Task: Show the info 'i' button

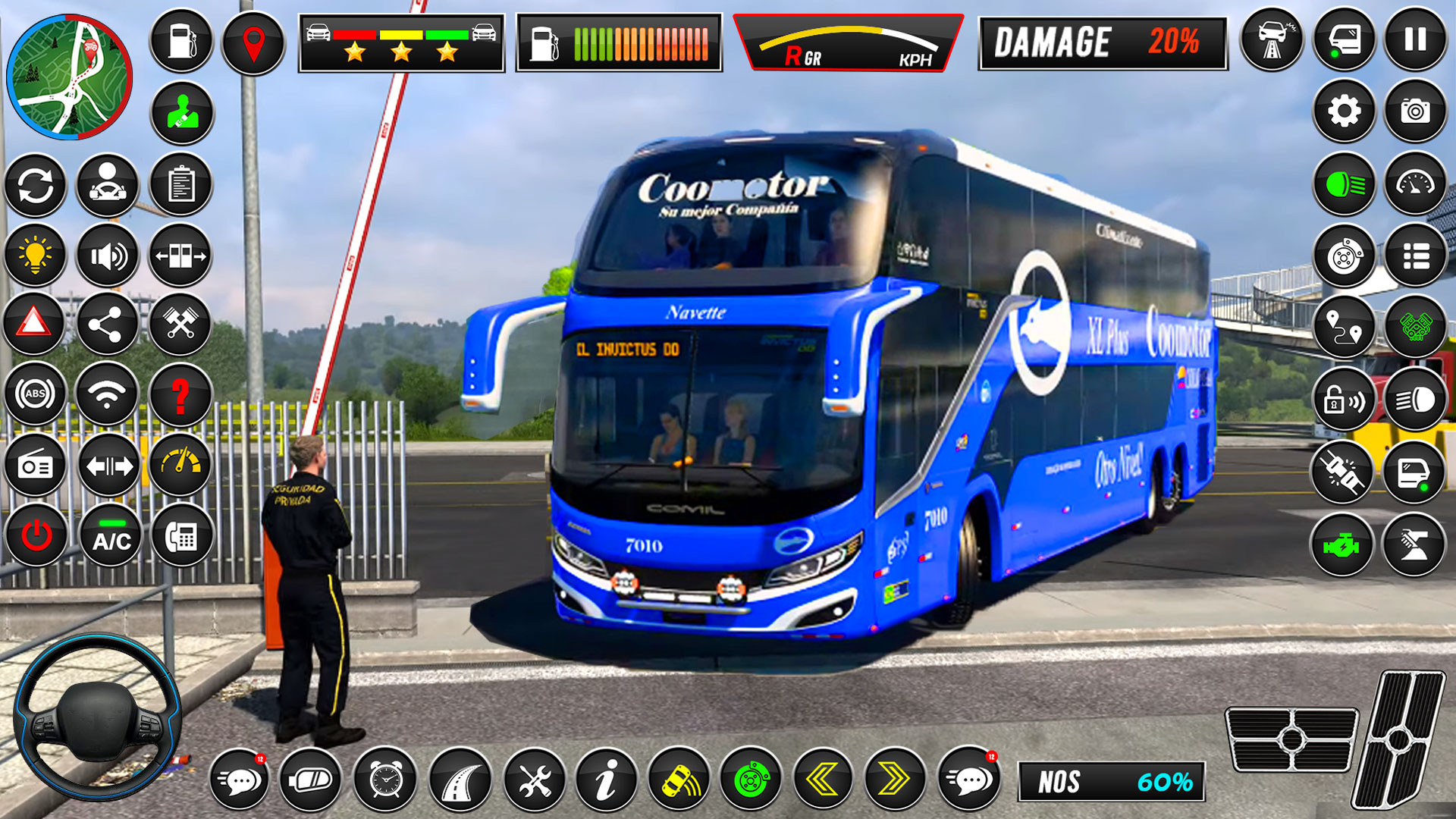Action: click(x=605, y=779)
